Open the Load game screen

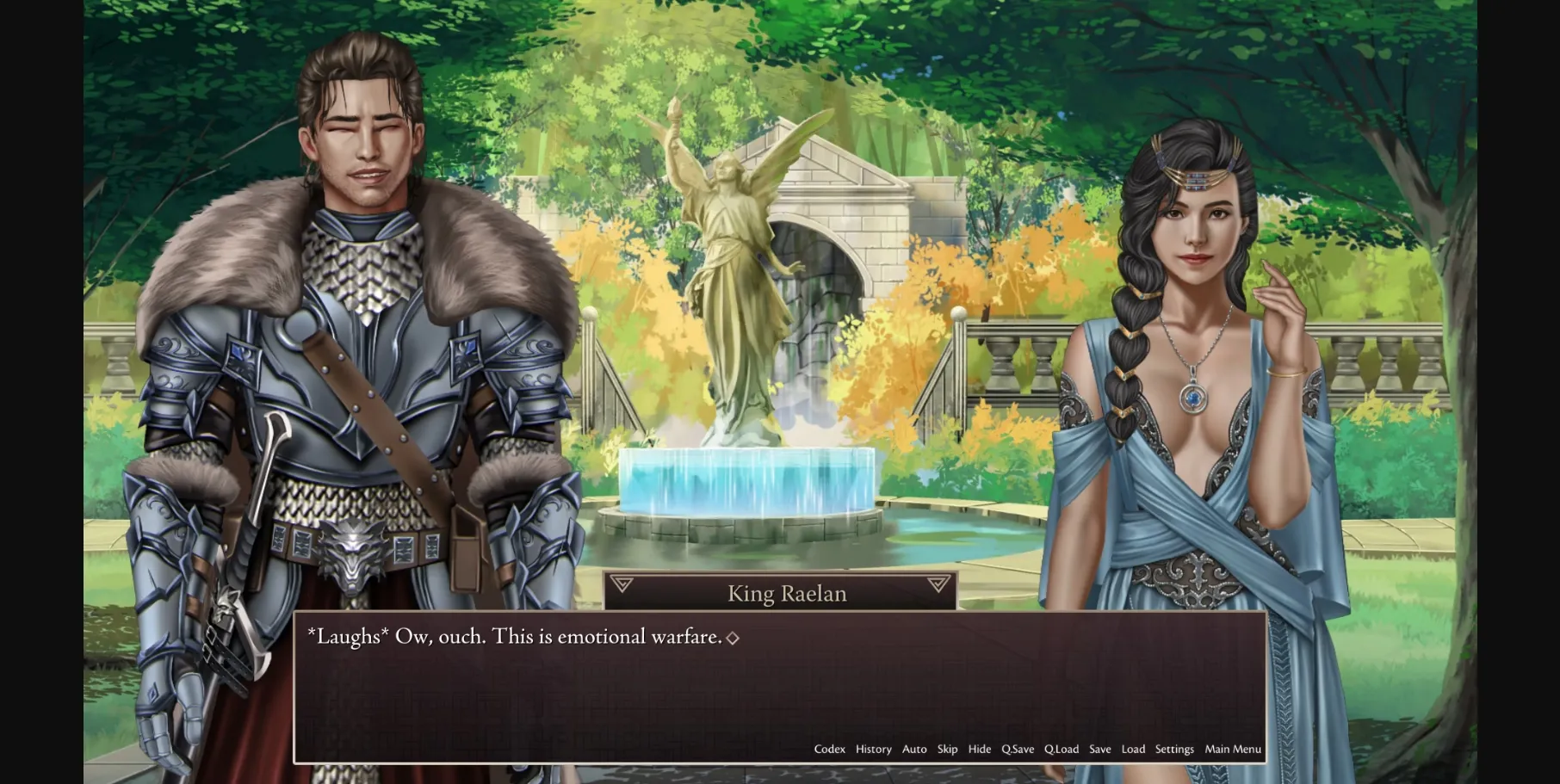click(x=1132, y=749)
